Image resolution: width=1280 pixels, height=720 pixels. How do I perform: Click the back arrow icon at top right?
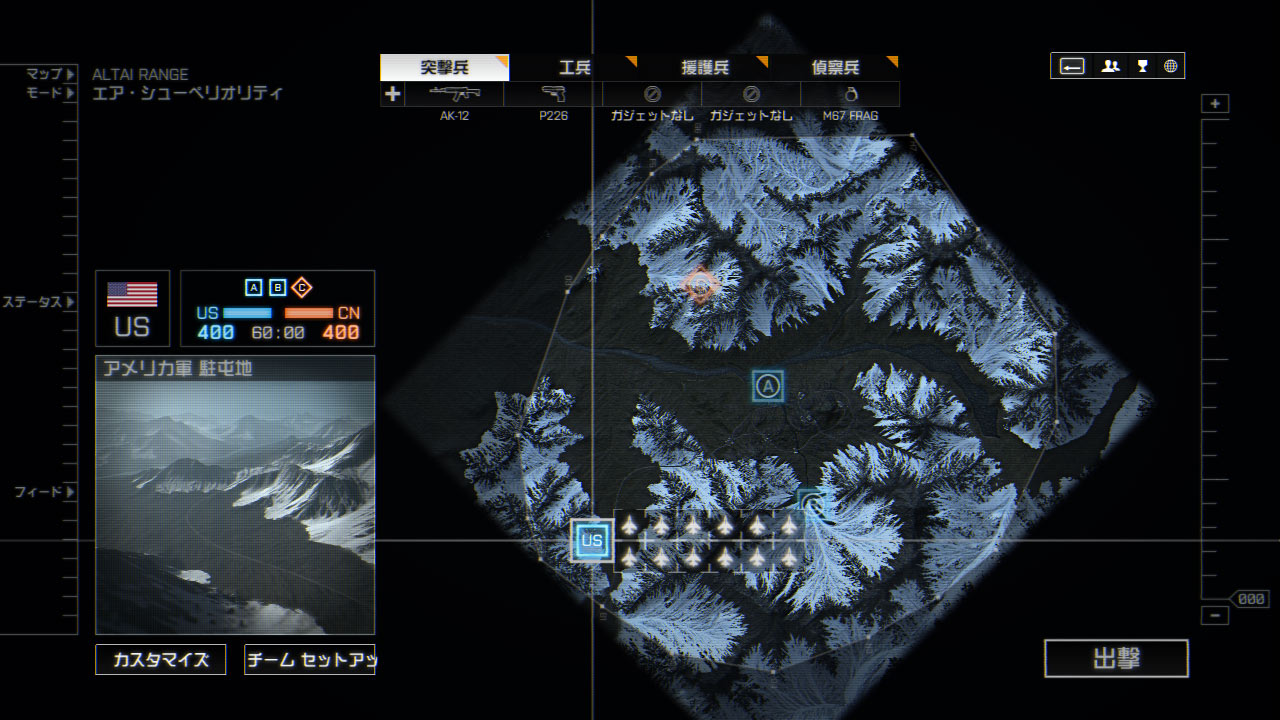click(1072, 66)
